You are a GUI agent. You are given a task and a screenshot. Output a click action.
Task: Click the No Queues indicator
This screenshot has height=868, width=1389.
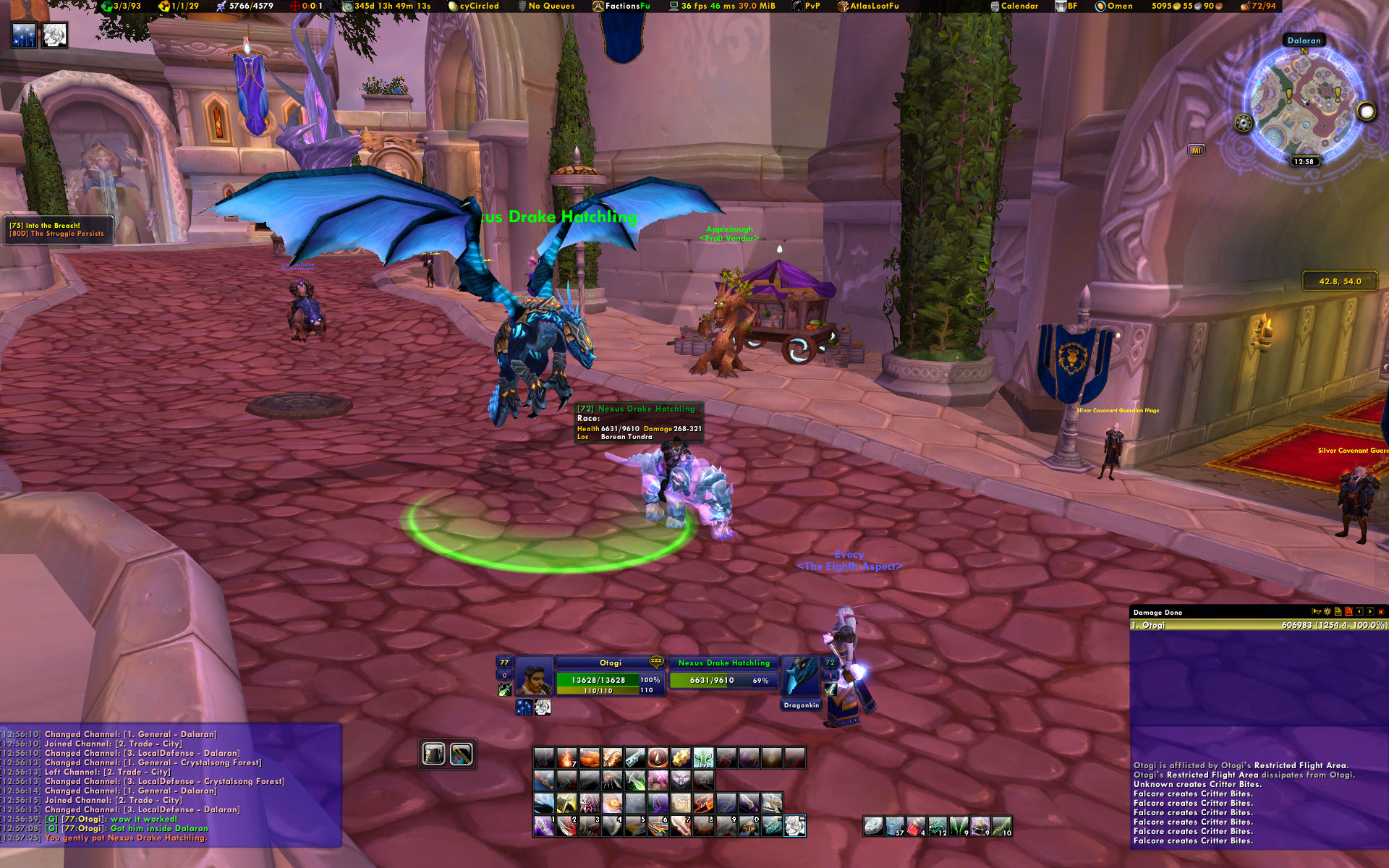[x=546, y=6]
